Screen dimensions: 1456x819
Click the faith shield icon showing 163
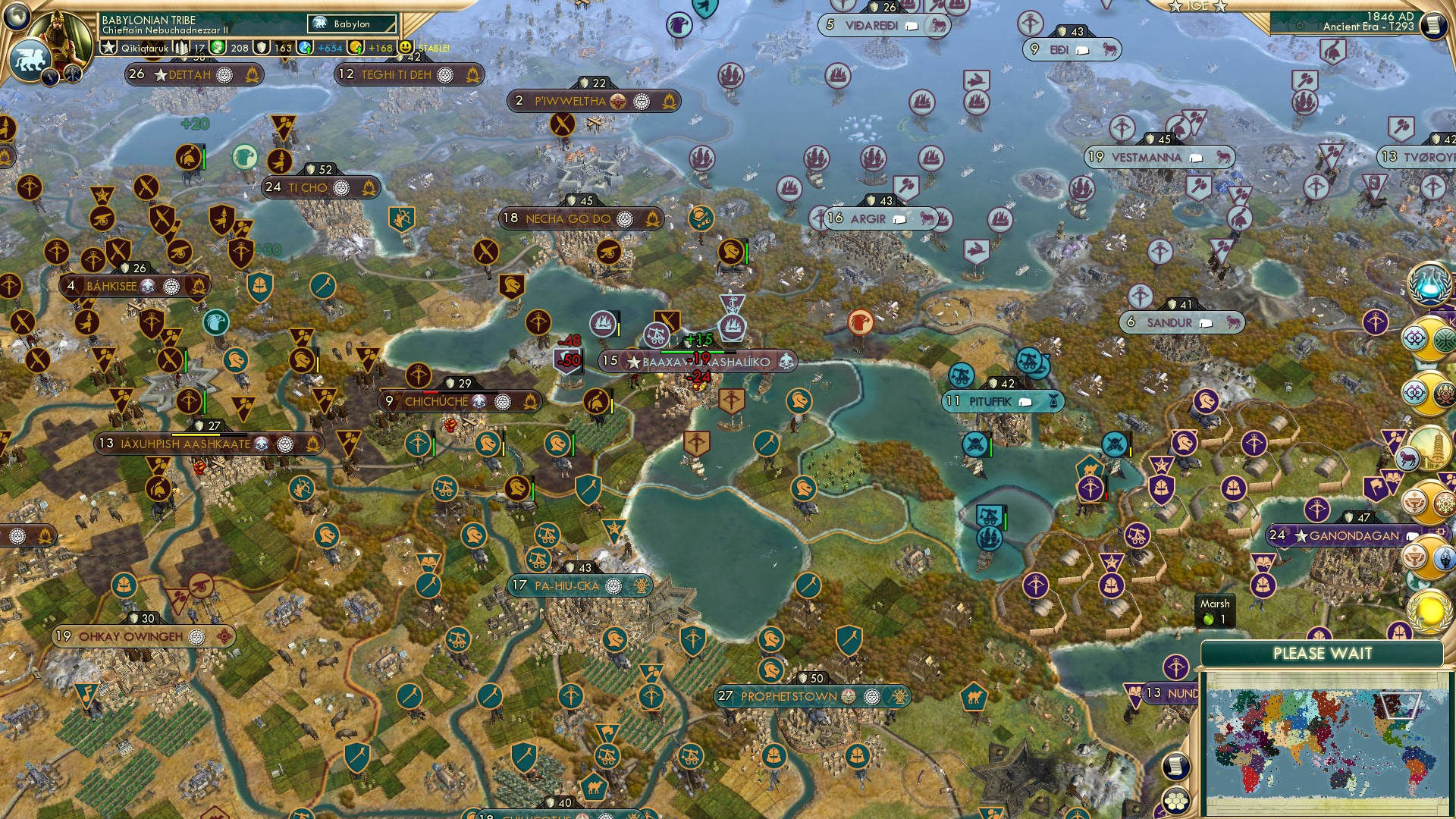click(x=263, y=48)
